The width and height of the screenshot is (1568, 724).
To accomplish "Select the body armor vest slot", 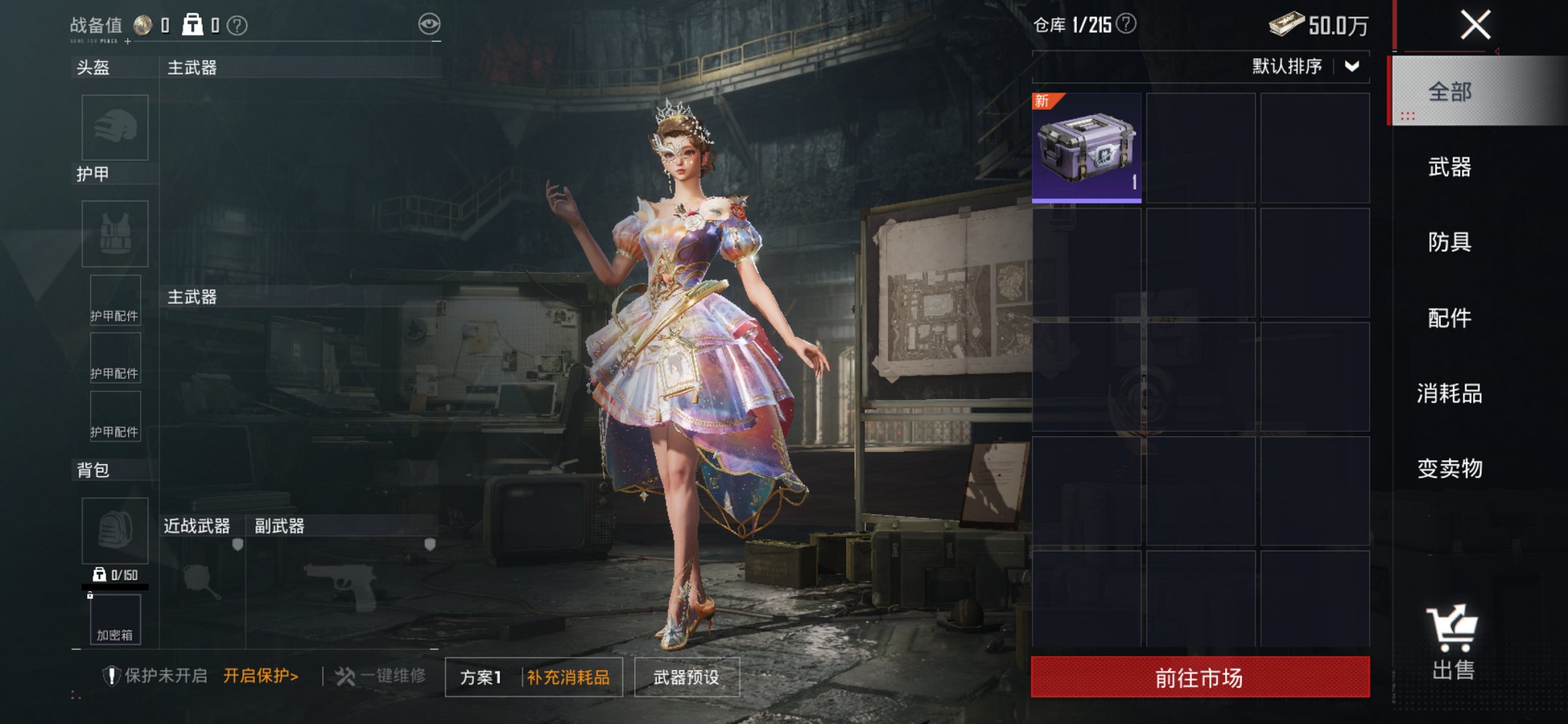I will (x=115, y=234).
